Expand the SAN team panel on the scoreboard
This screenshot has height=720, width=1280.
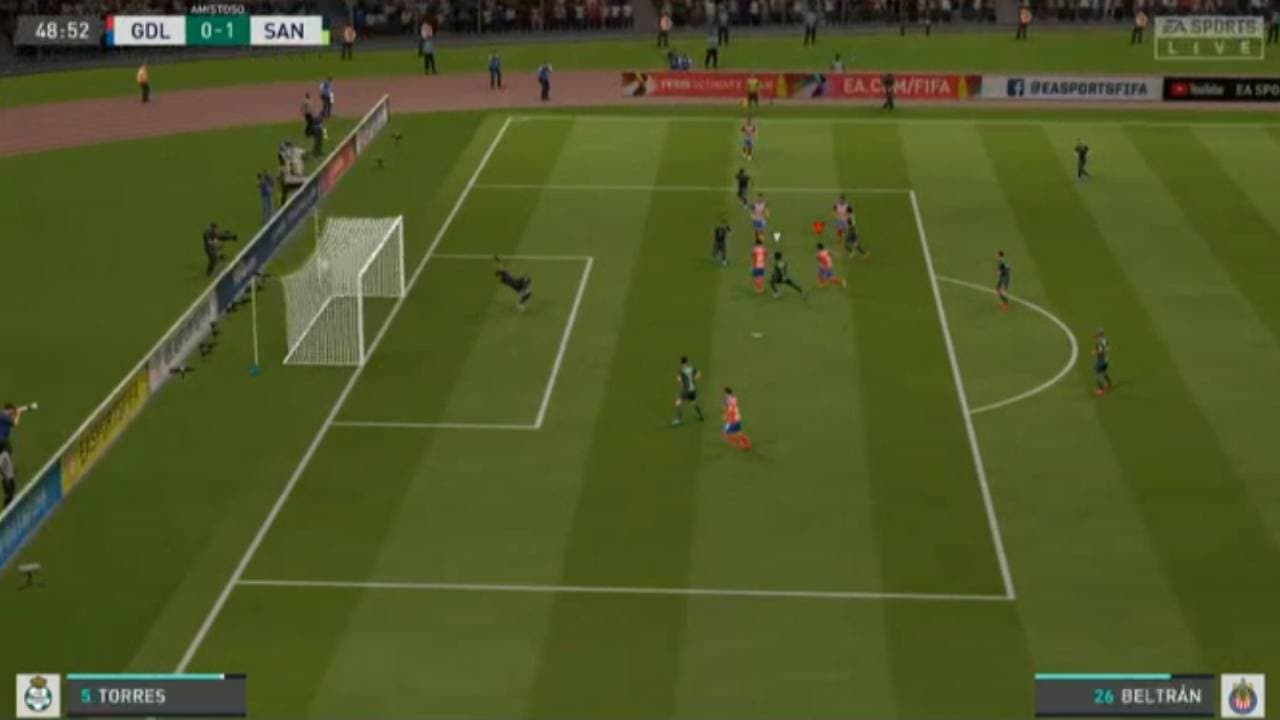pyautogui.click(x=286, y=30)
